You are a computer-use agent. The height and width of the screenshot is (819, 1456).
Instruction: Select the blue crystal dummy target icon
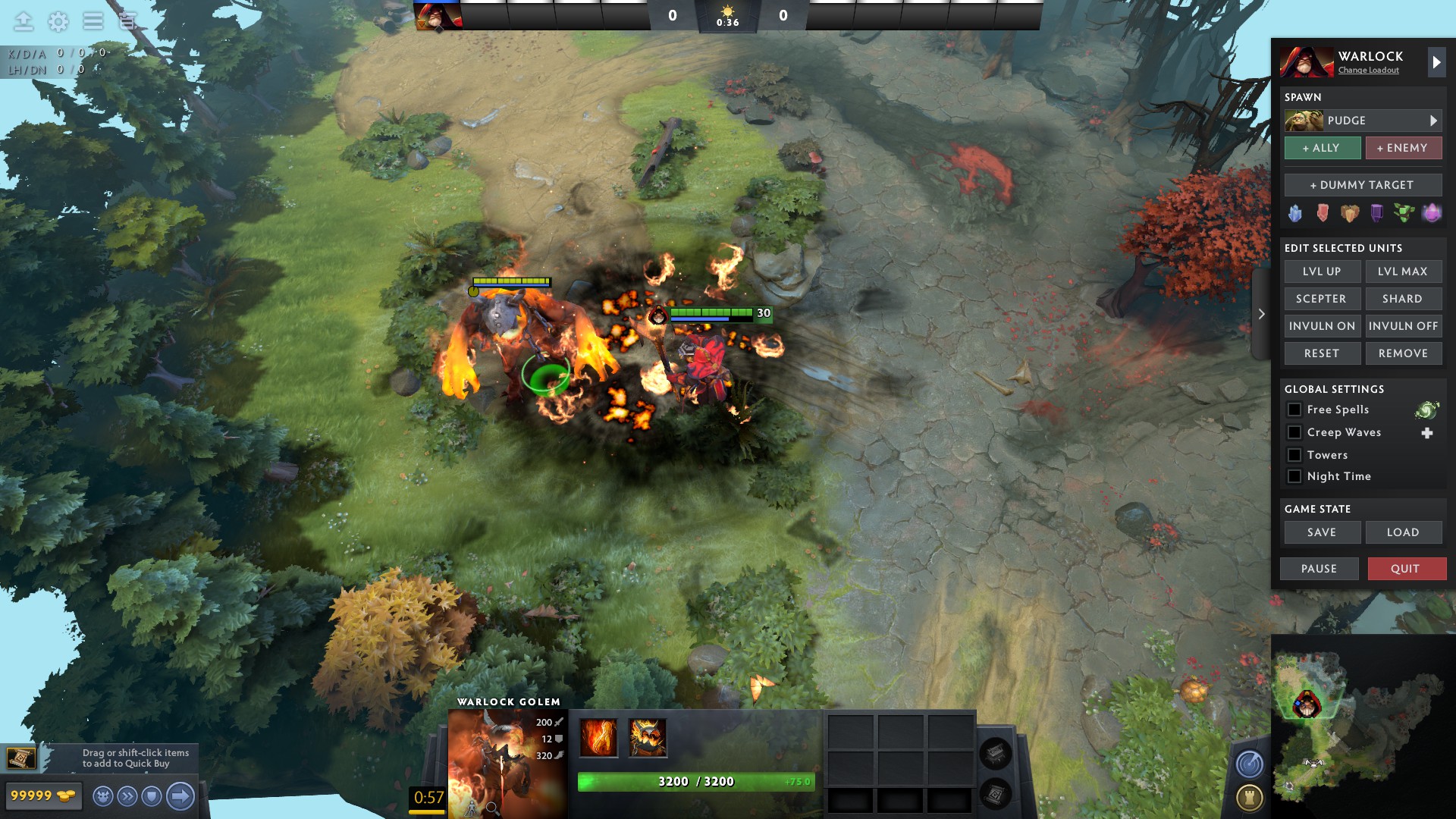tap(1295, 214)
